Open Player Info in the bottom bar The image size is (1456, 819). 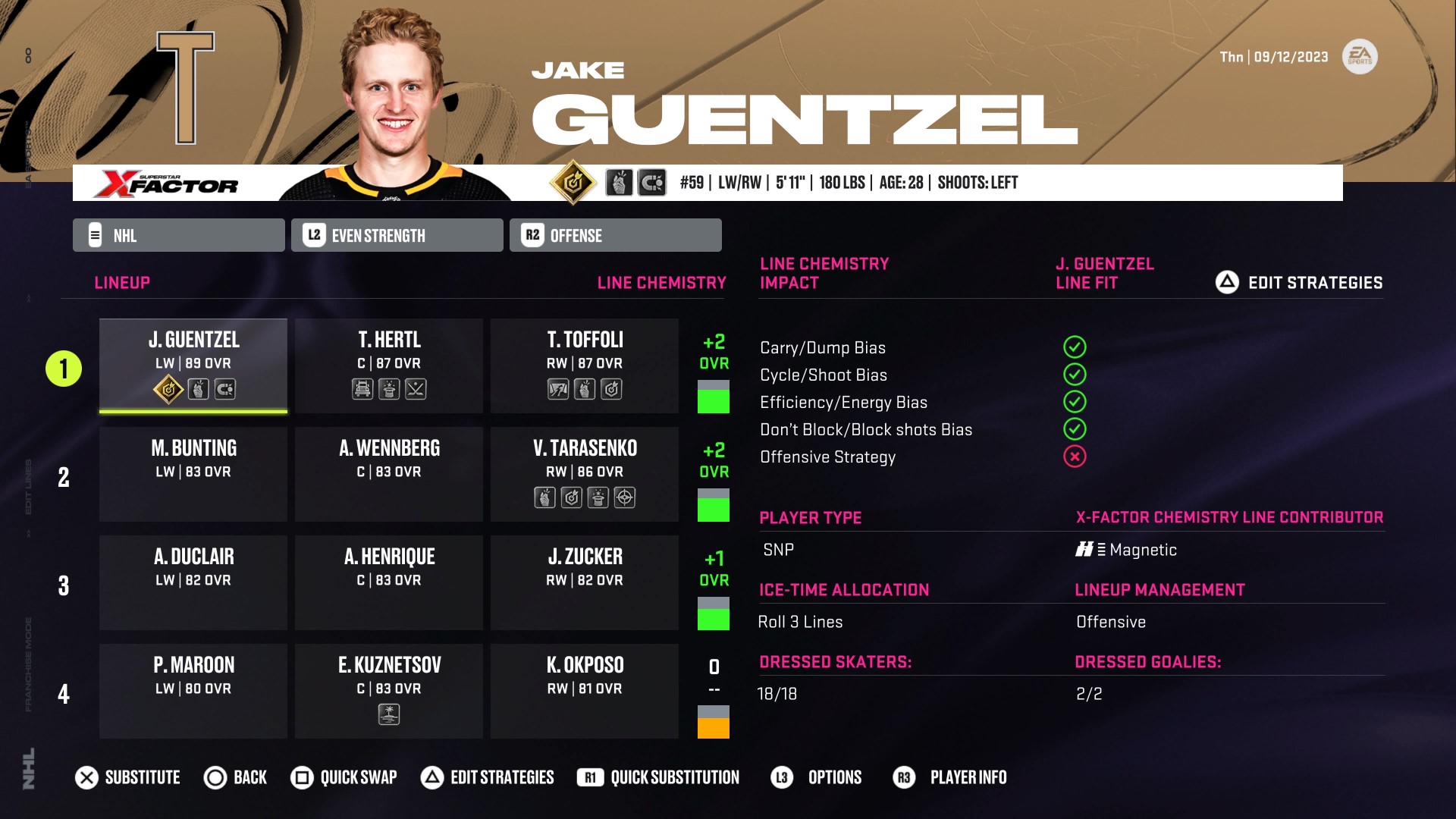tap(950, 777)
